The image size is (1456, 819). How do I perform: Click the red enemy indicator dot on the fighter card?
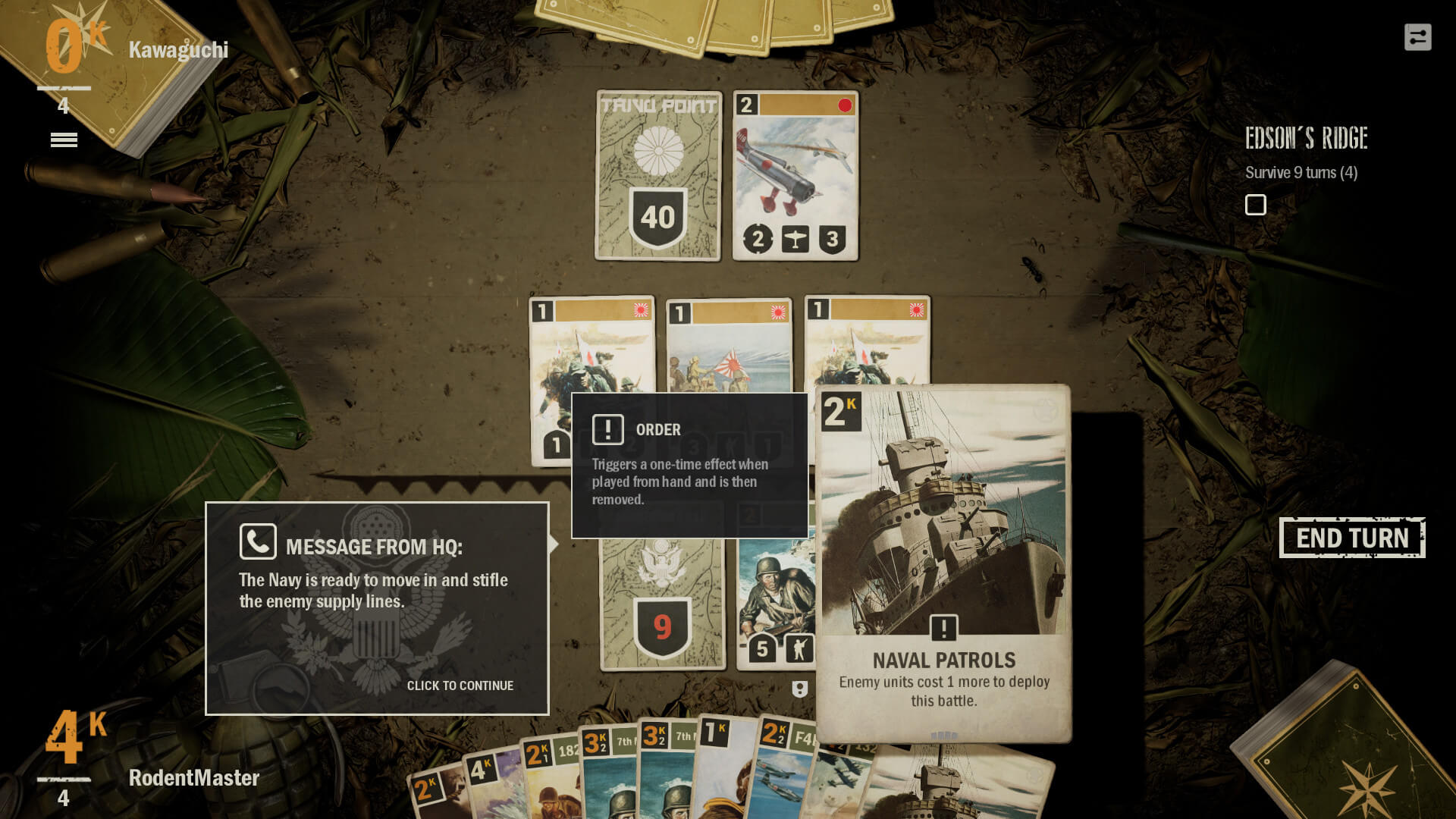pos(843,106)
